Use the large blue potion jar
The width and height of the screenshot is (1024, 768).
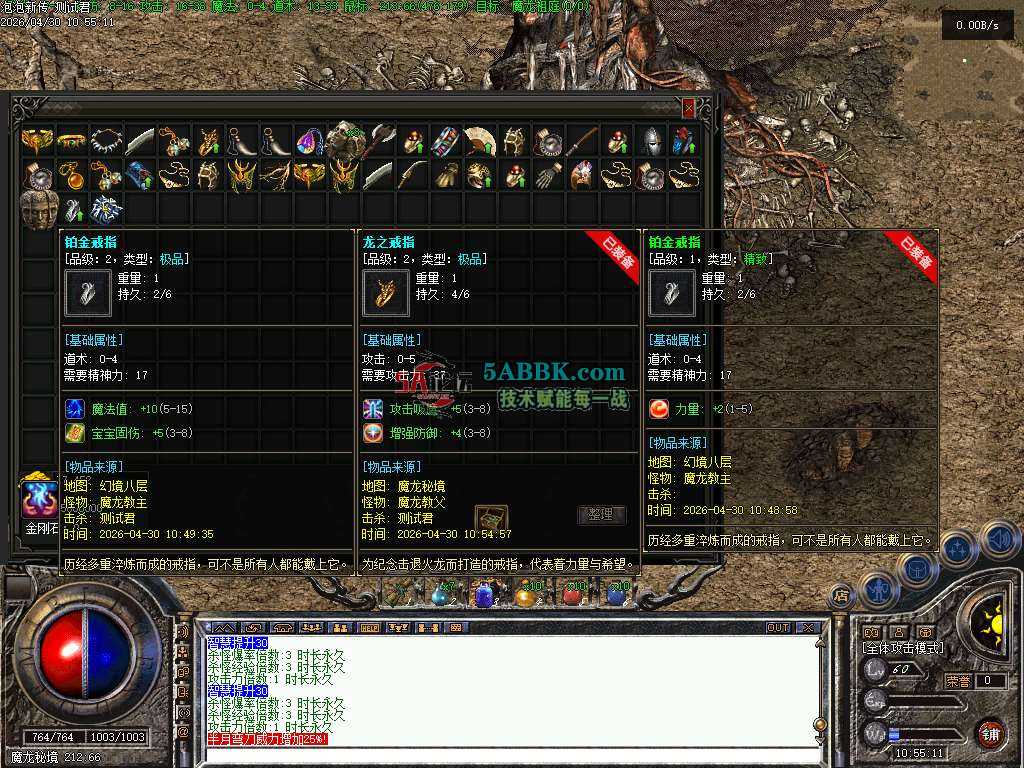pyautogui.click(x=484, y=595)
